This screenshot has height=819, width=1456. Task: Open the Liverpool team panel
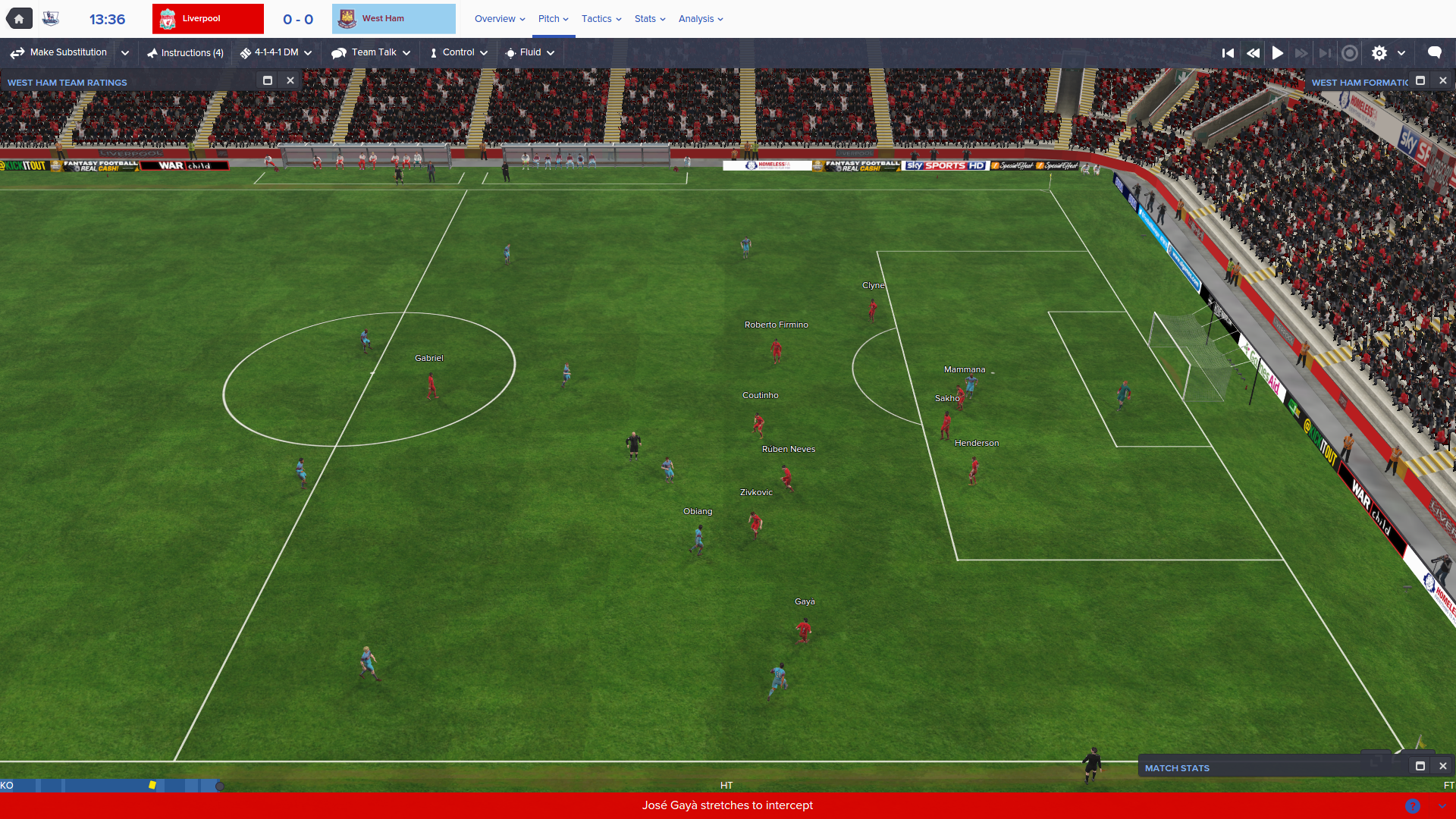tap(208, 19)
